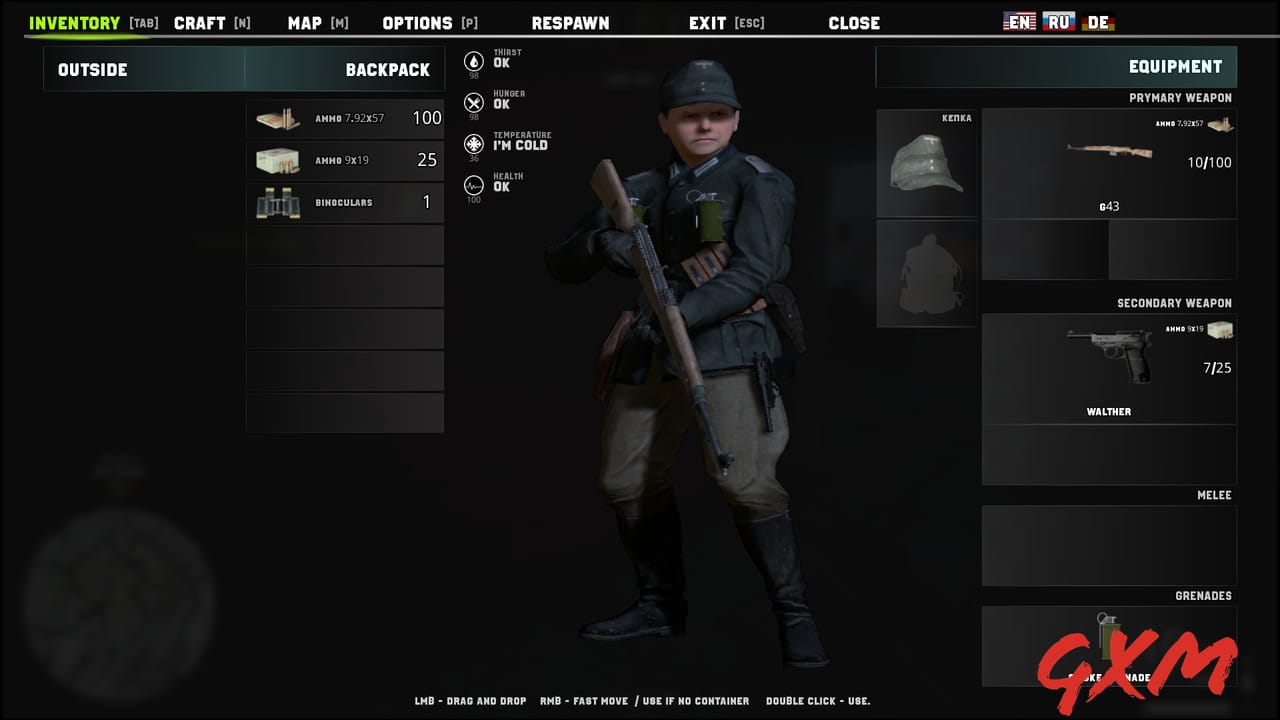The height and width of the screenshot is (720, 1280).
Task: Select the 7.92x57 ammo in backpack
Action: coord(345,118)
